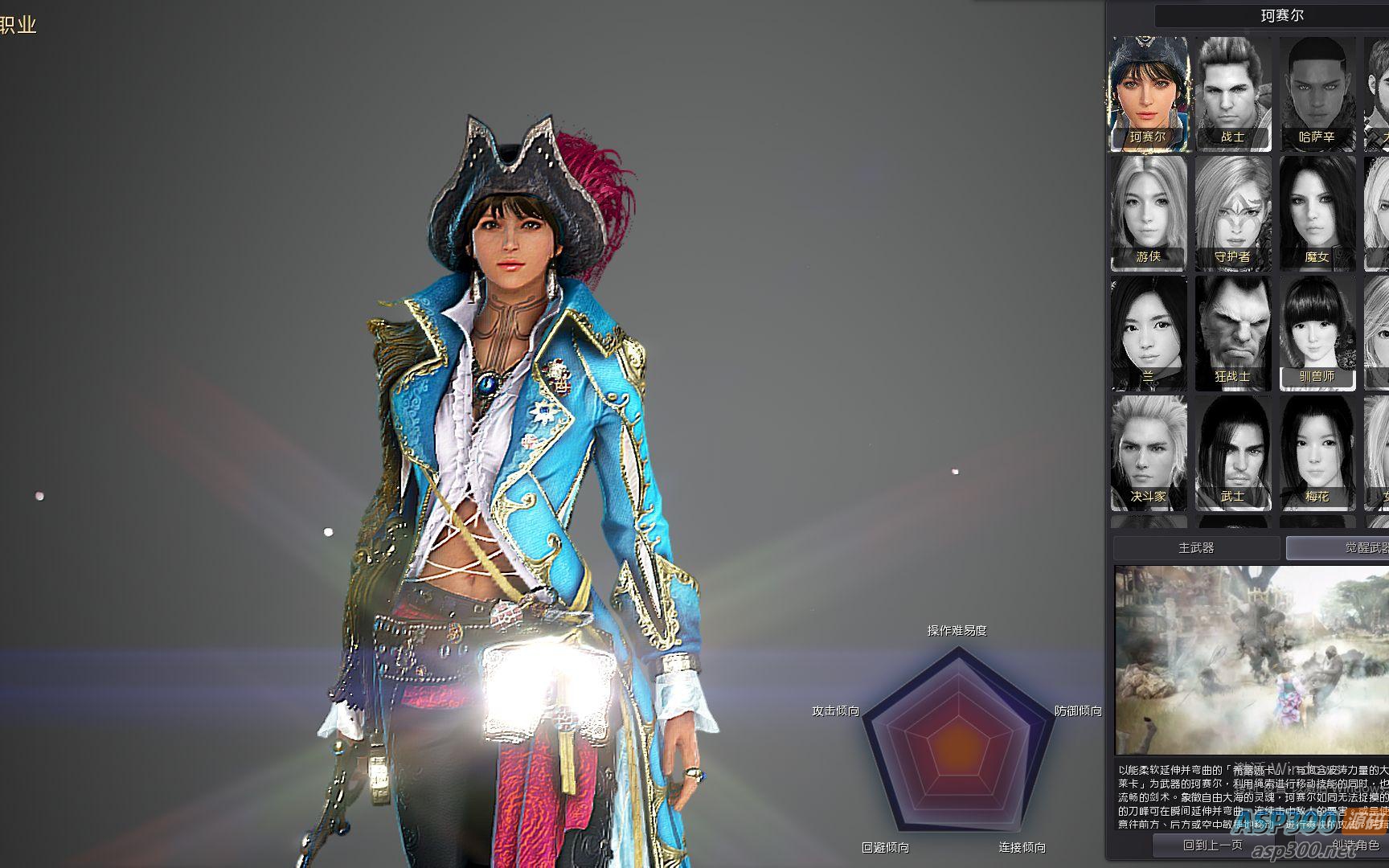Select the 驯兽师 class portrait
Image resolution: width=1389 pixels, height=868 pixels.
[x=1317, y=333]
